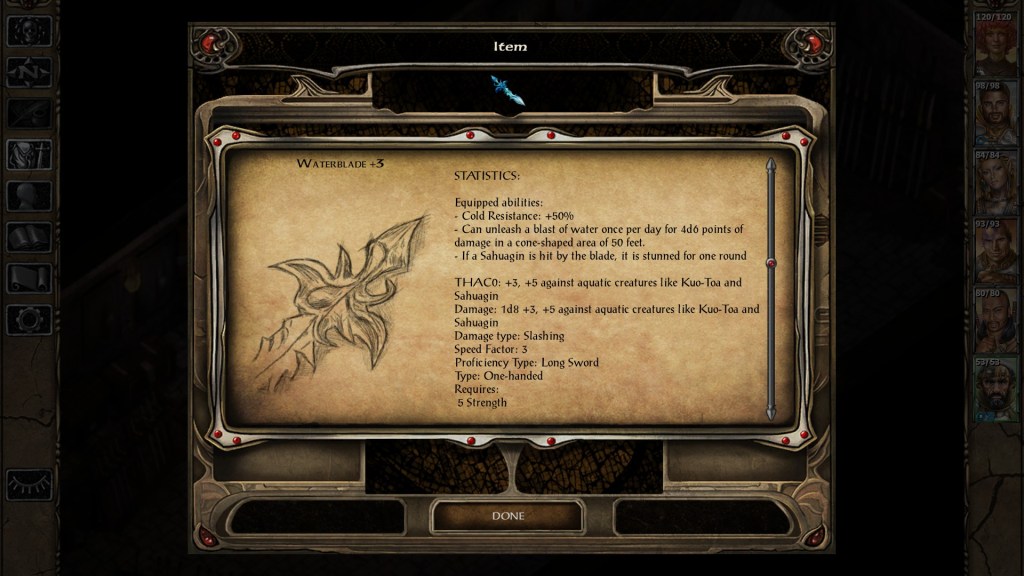Pick the party portrait with 93/93 health
Screen dimensions: 1024x576
click(x=996, y=254)
